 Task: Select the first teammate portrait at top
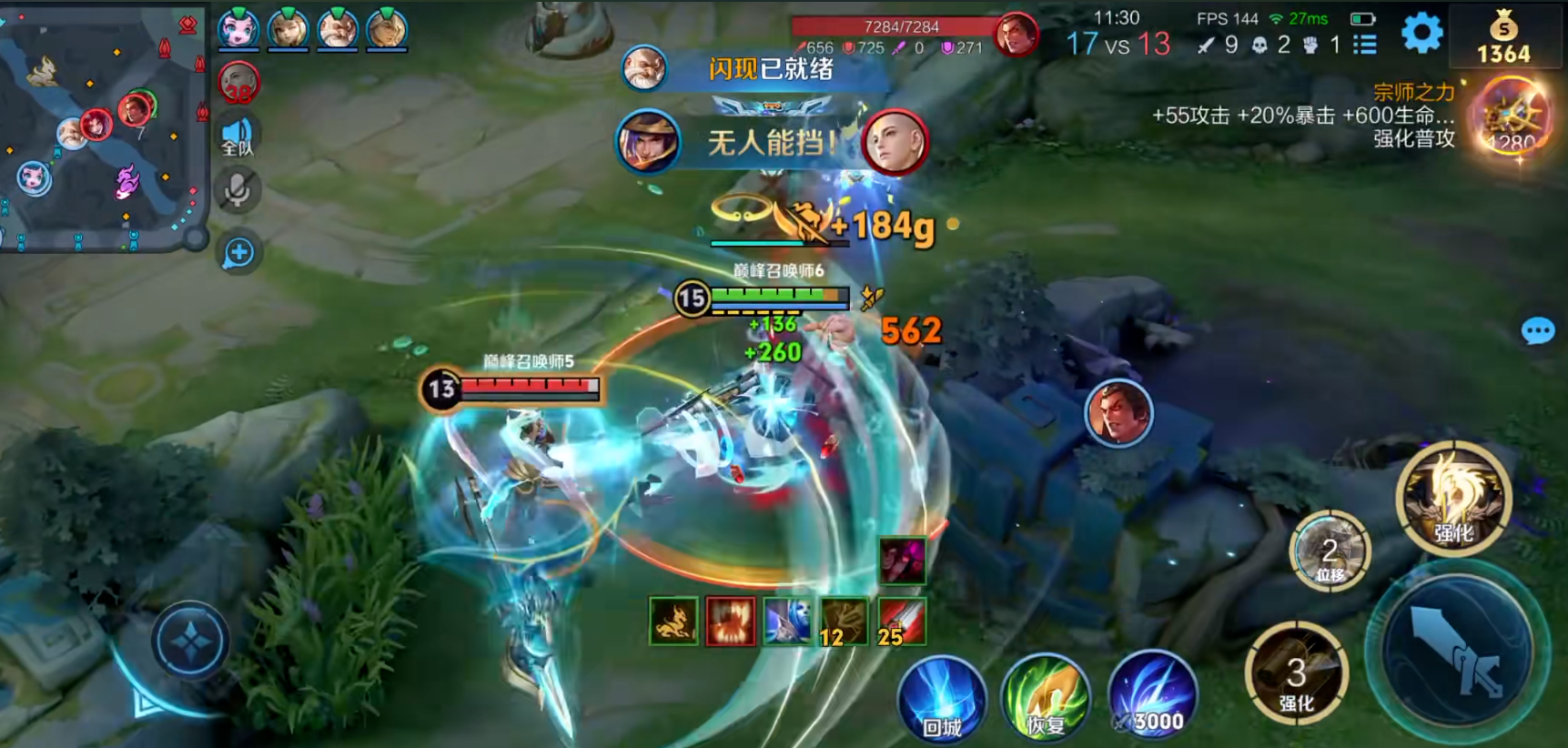pos(238,29)
